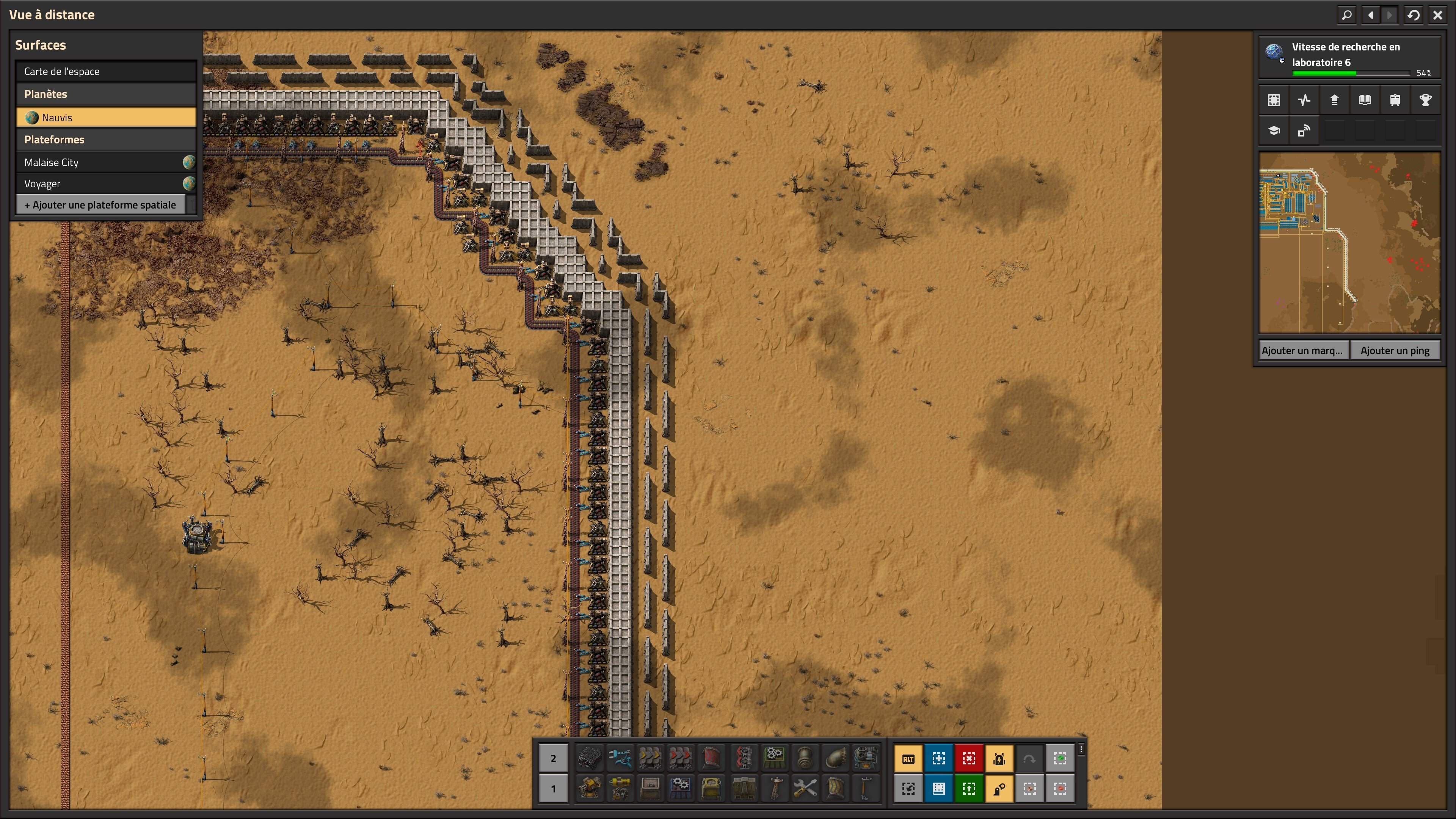The image size is (1456, 819).
Task: Show the achievements trophy panel
Action: tap(1425, 100)
